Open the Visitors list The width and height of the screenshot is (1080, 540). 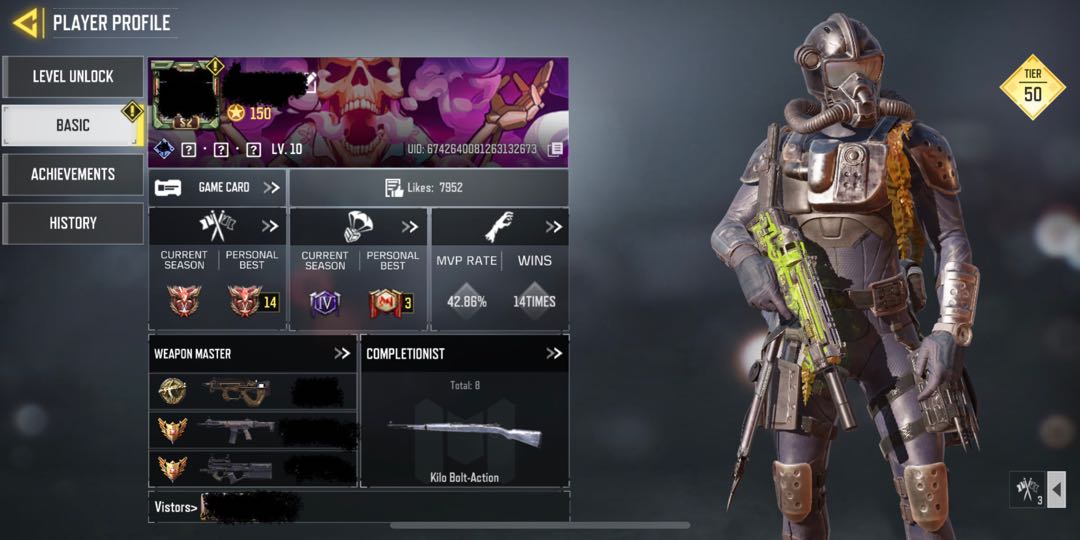tap(175, 507)
